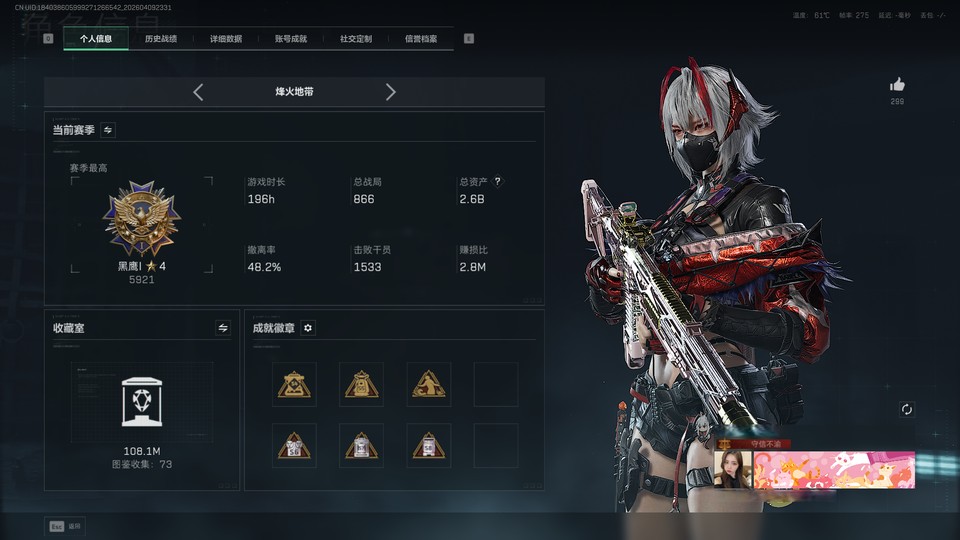
Task: Click the left arrow beside 烽火地带
Action: pyautogui.click(x=198, y=92)
